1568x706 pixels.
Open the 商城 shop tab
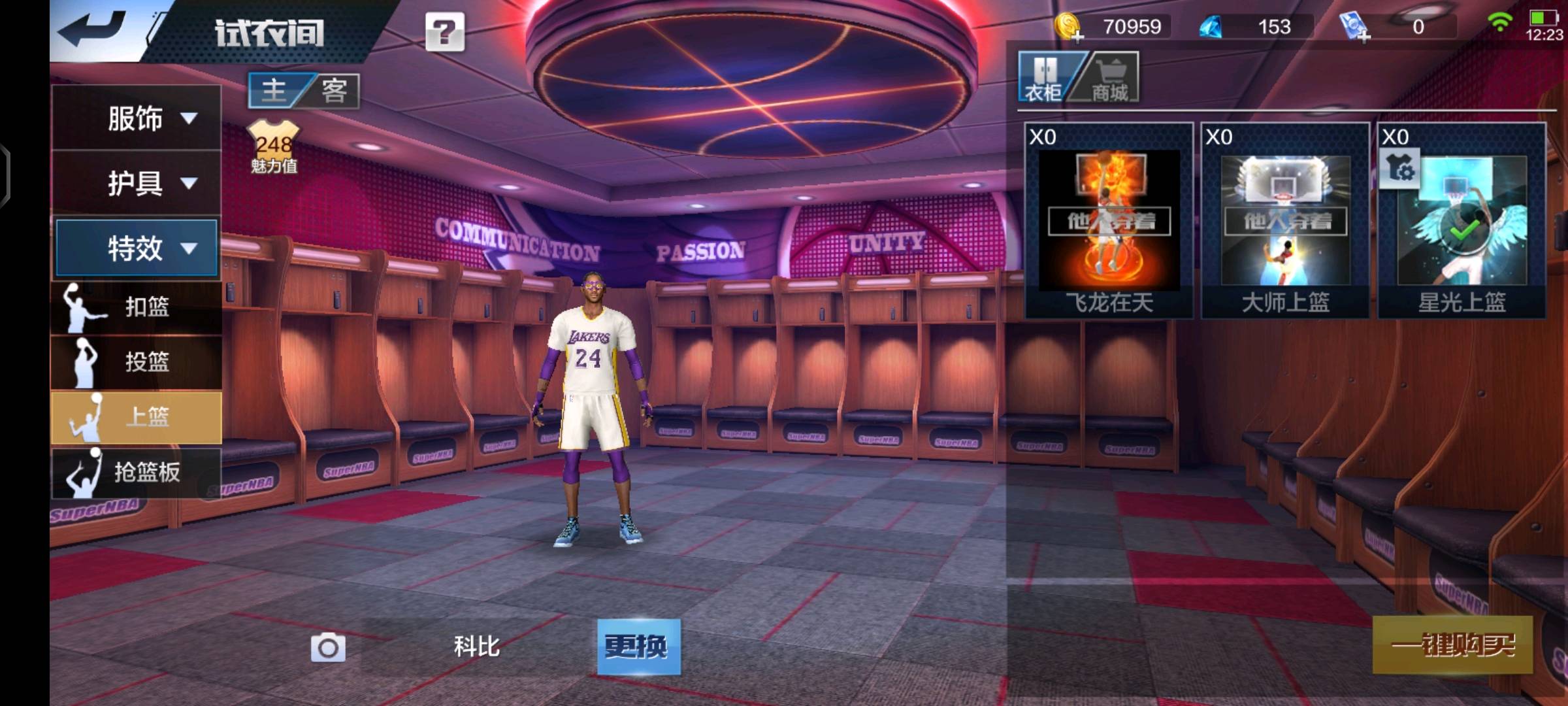pos(1109,78)
